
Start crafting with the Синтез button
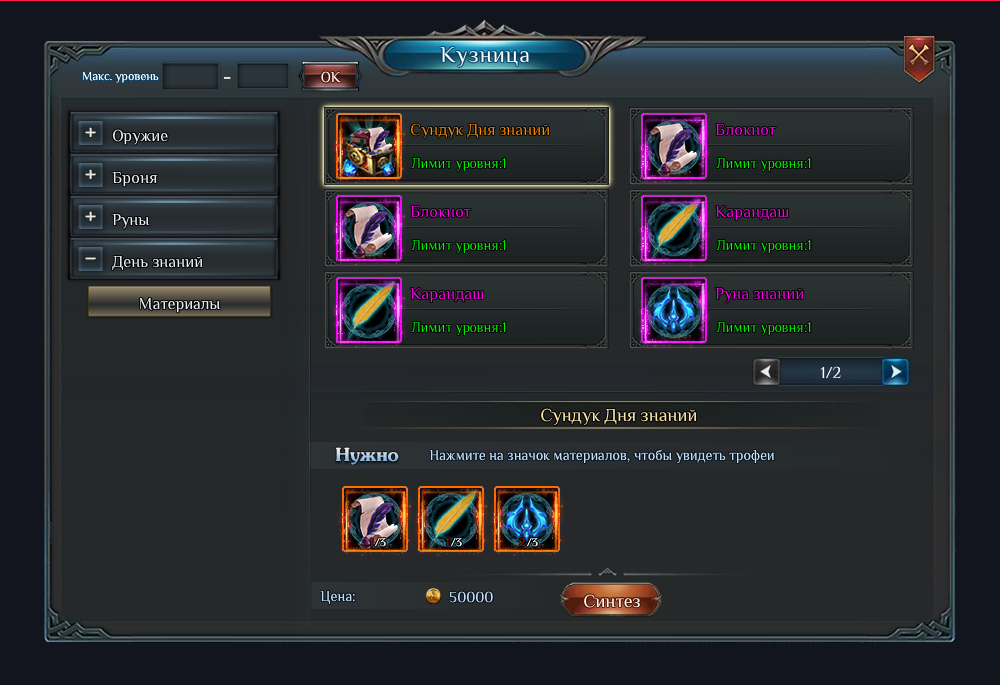(x=611, y=601)
